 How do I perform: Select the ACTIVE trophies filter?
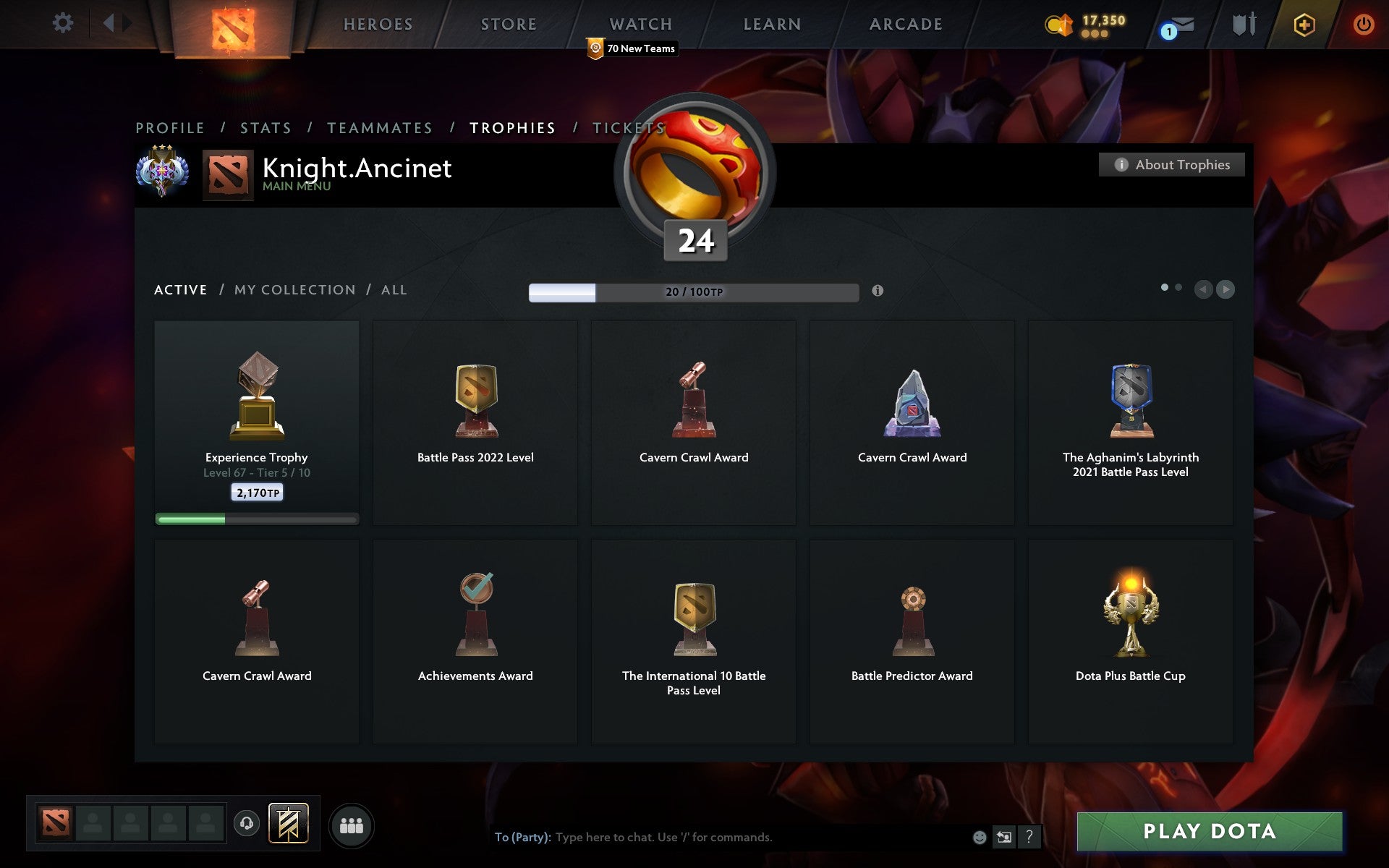(x=180, y=289)
